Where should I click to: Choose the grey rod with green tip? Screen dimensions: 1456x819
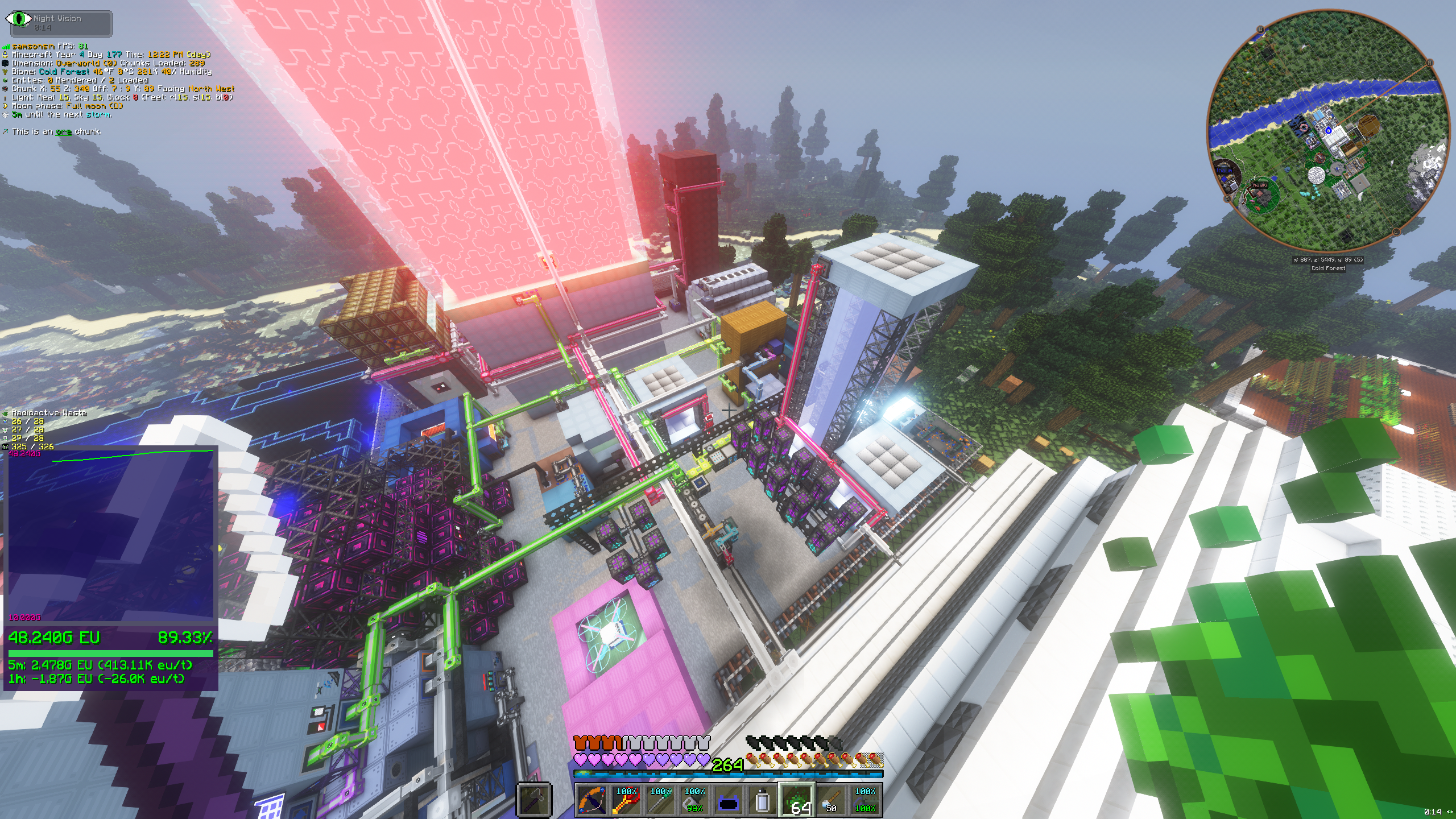click(660, 800)
